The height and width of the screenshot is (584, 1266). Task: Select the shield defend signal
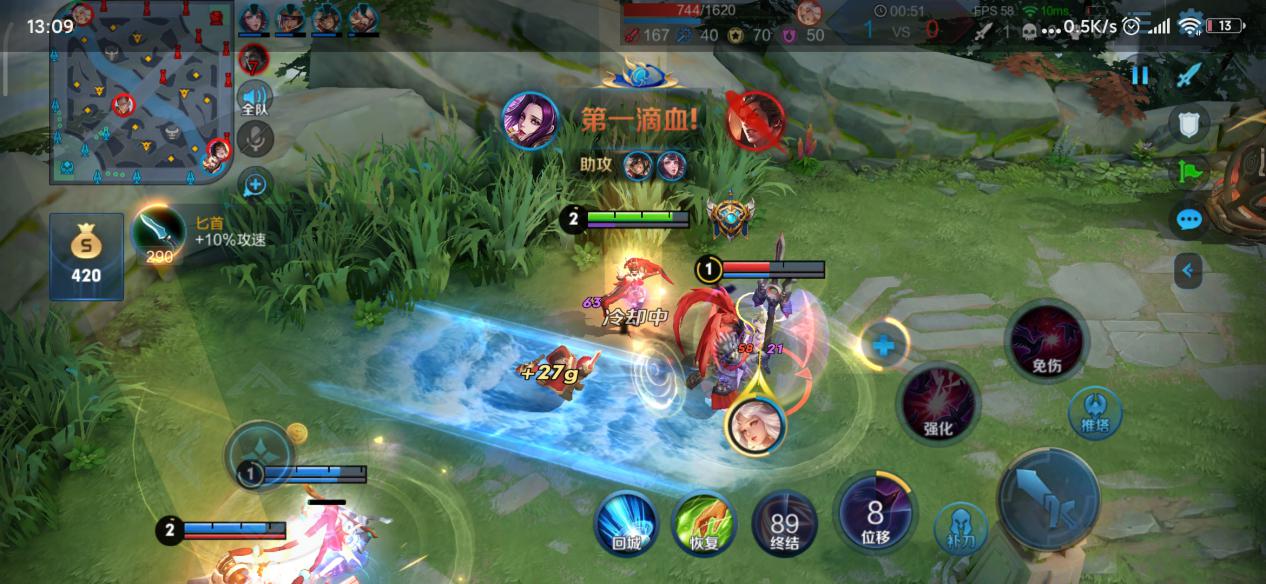coord(1189,123)
